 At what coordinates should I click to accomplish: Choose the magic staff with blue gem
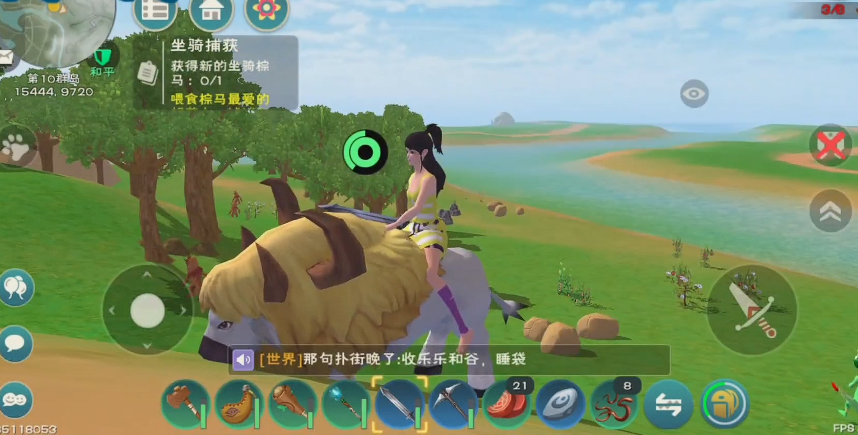point(345,404)
